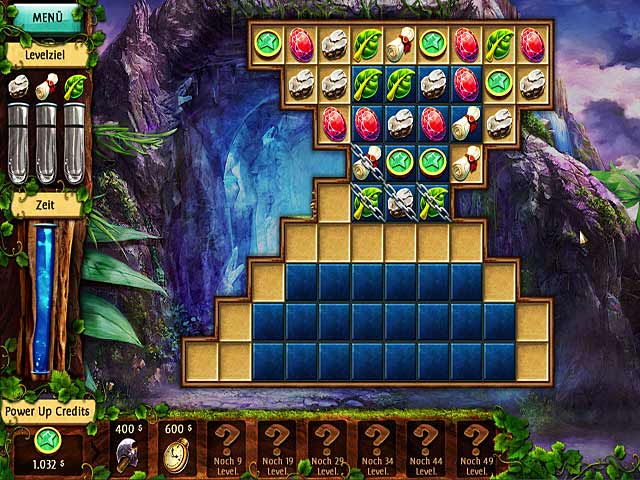The image size is (640, 480).
Task: Select the red gem in the second row
Action: coord(466,83)
